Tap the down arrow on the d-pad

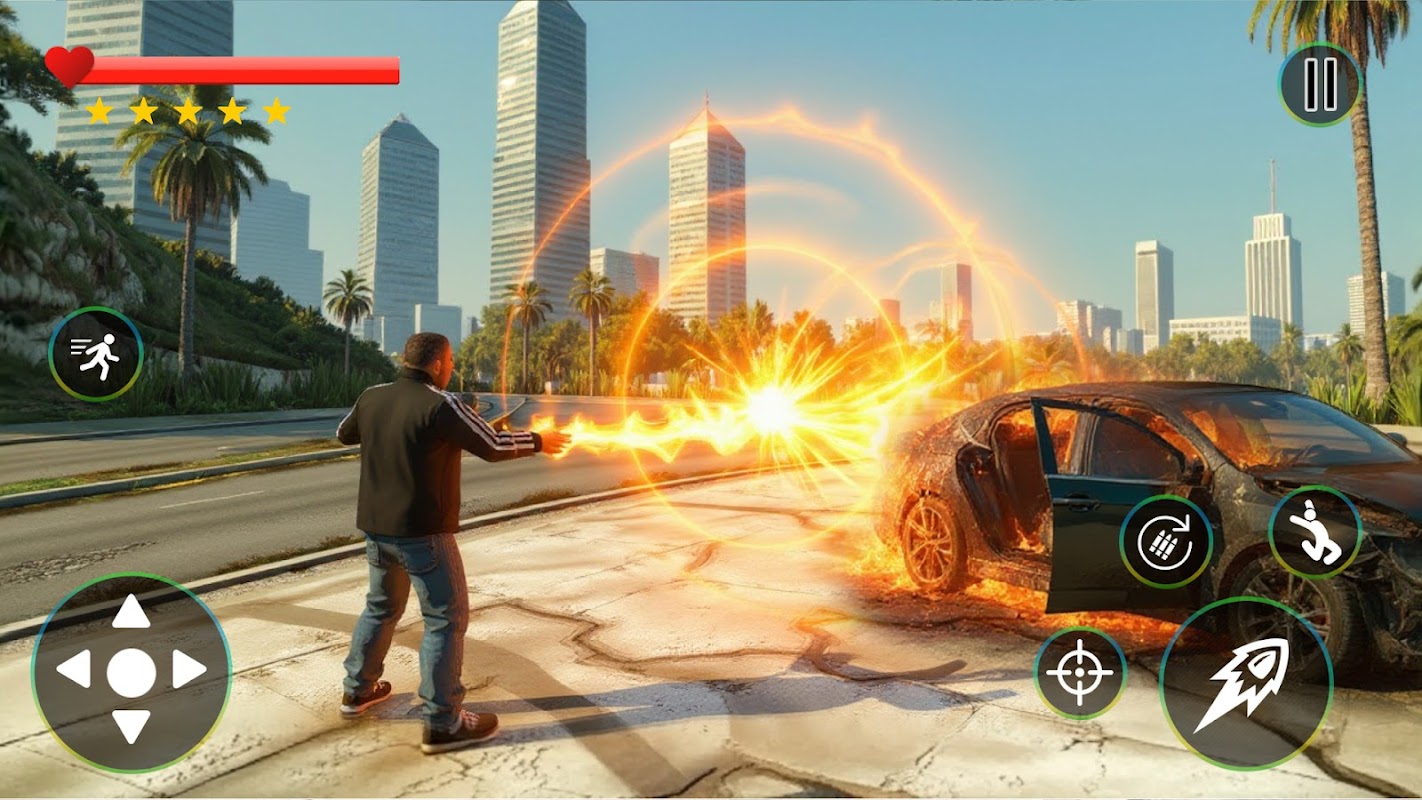coord(131,727)
